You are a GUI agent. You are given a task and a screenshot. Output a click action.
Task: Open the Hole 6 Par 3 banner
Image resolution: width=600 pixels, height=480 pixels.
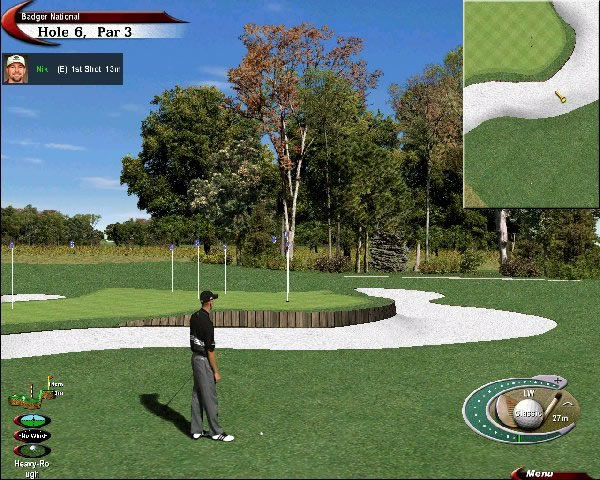90,31
